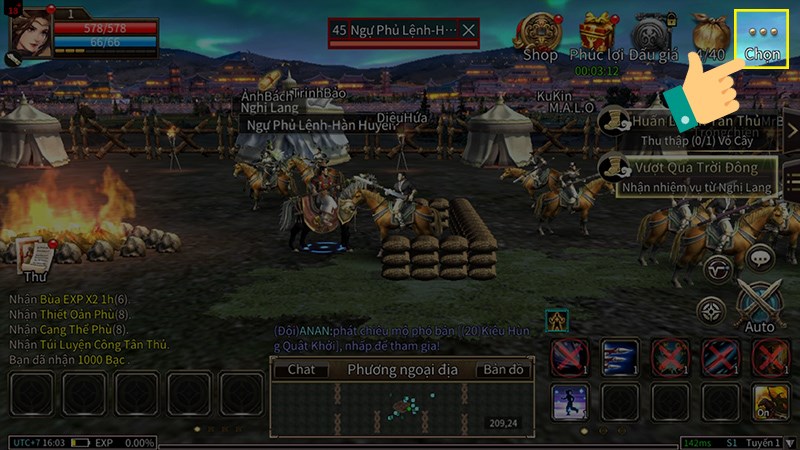Open the Shop
The image size is (800, 450).
[541, 37]
